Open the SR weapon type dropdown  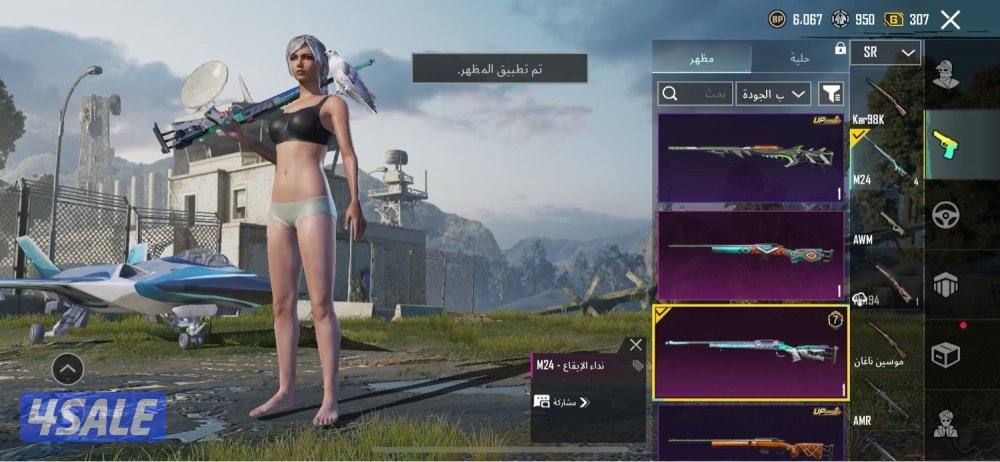coord(885,52)
